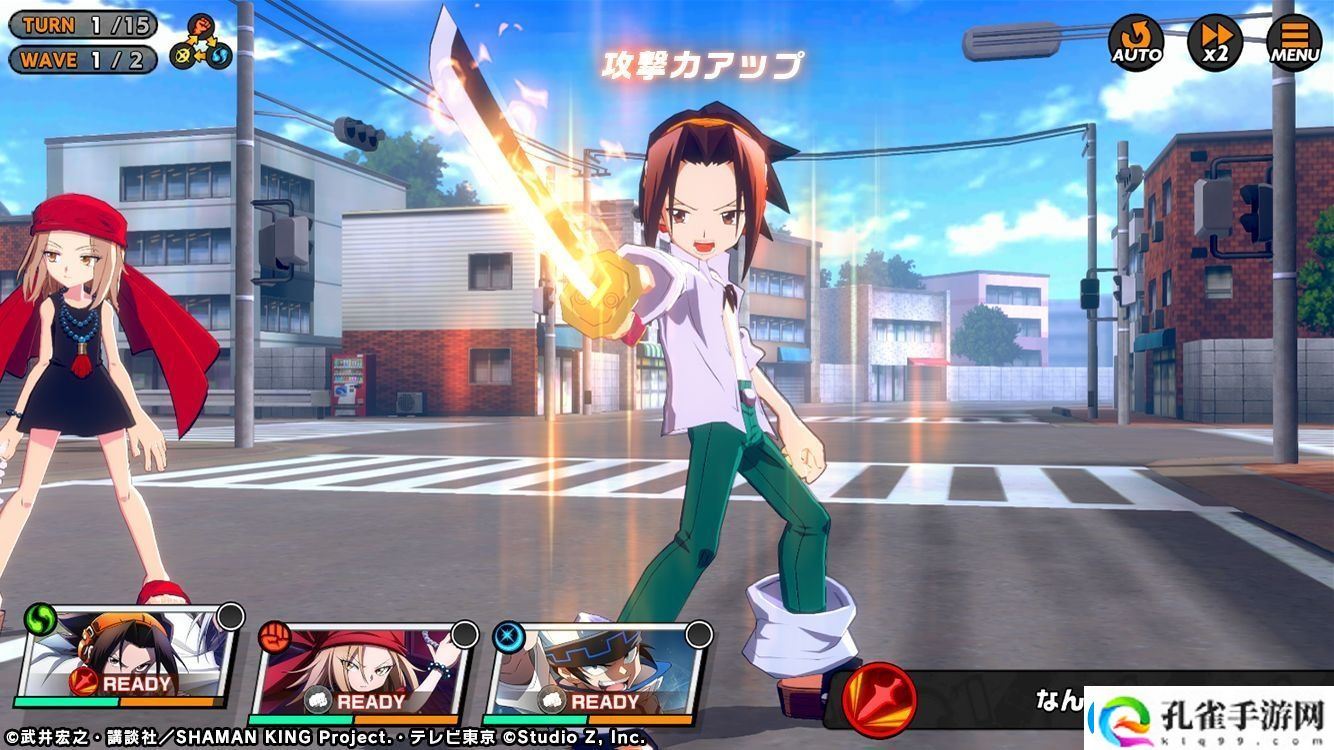Select the headphone boy's READY character card
The width and height of the screenshot is (1334, 750).
click(128, 662)
